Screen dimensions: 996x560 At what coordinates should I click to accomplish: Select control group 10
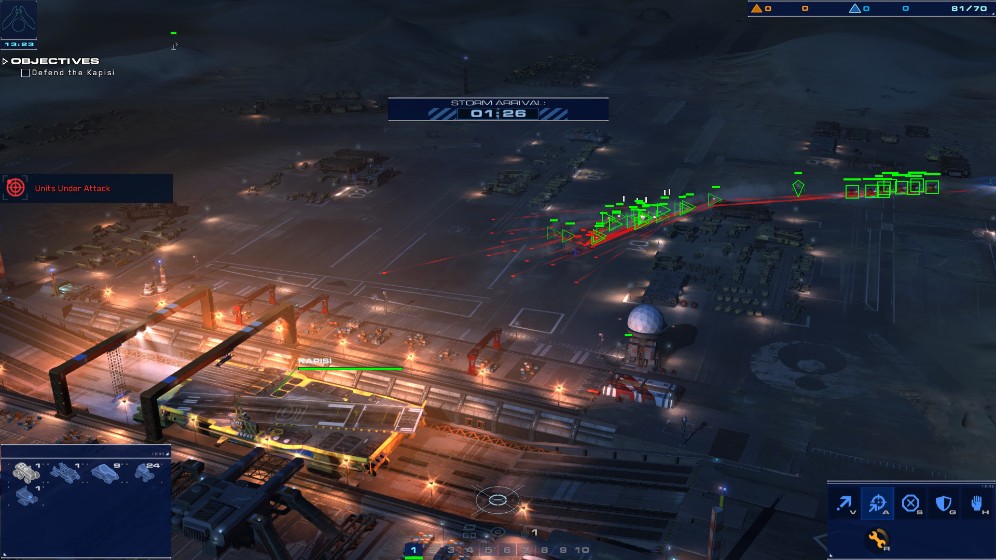582,550
